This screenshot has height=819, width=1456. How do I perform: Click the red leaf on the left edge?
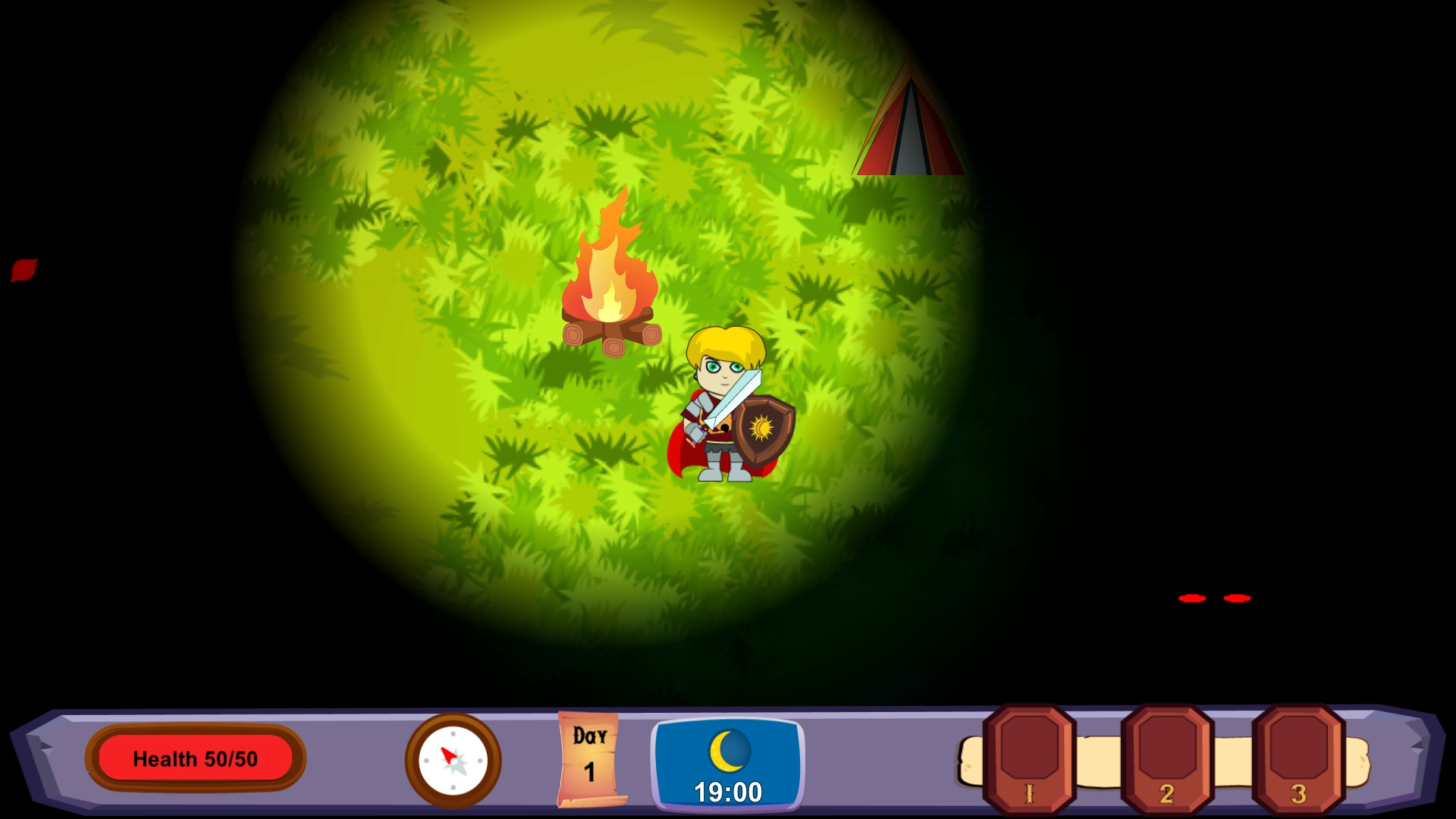tap(25, 271)
